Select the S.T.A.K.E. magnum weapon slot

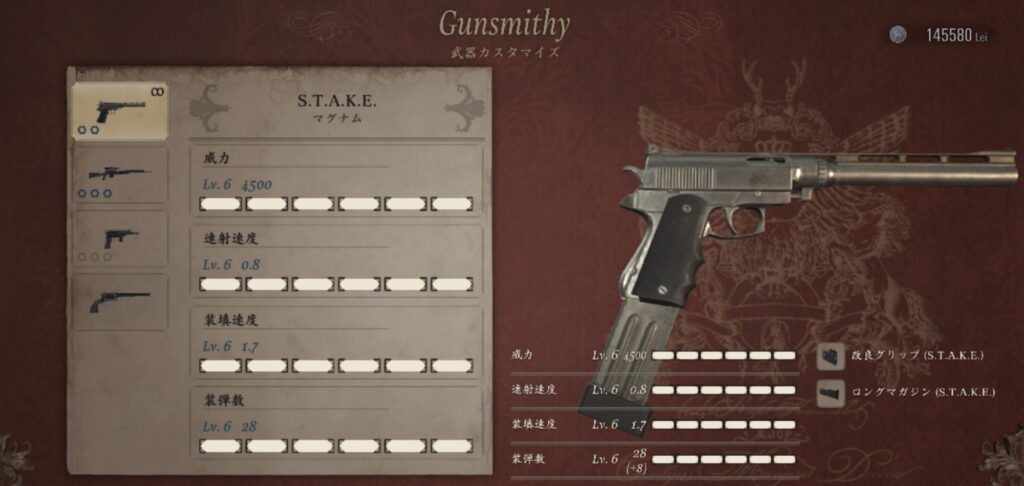pyautogui.click(x=120, y=110)
